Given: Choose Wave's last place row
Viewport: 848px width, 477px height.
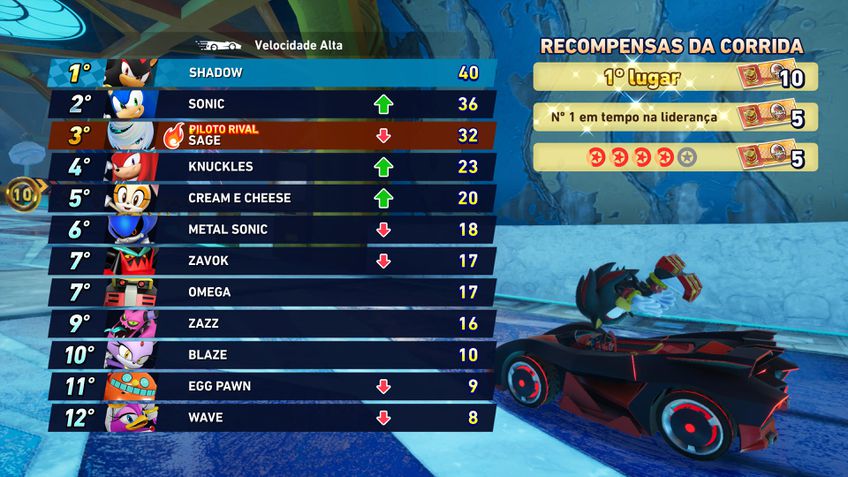Looking at the screenshot, I should pyautogui.click(x=273, y=417).
